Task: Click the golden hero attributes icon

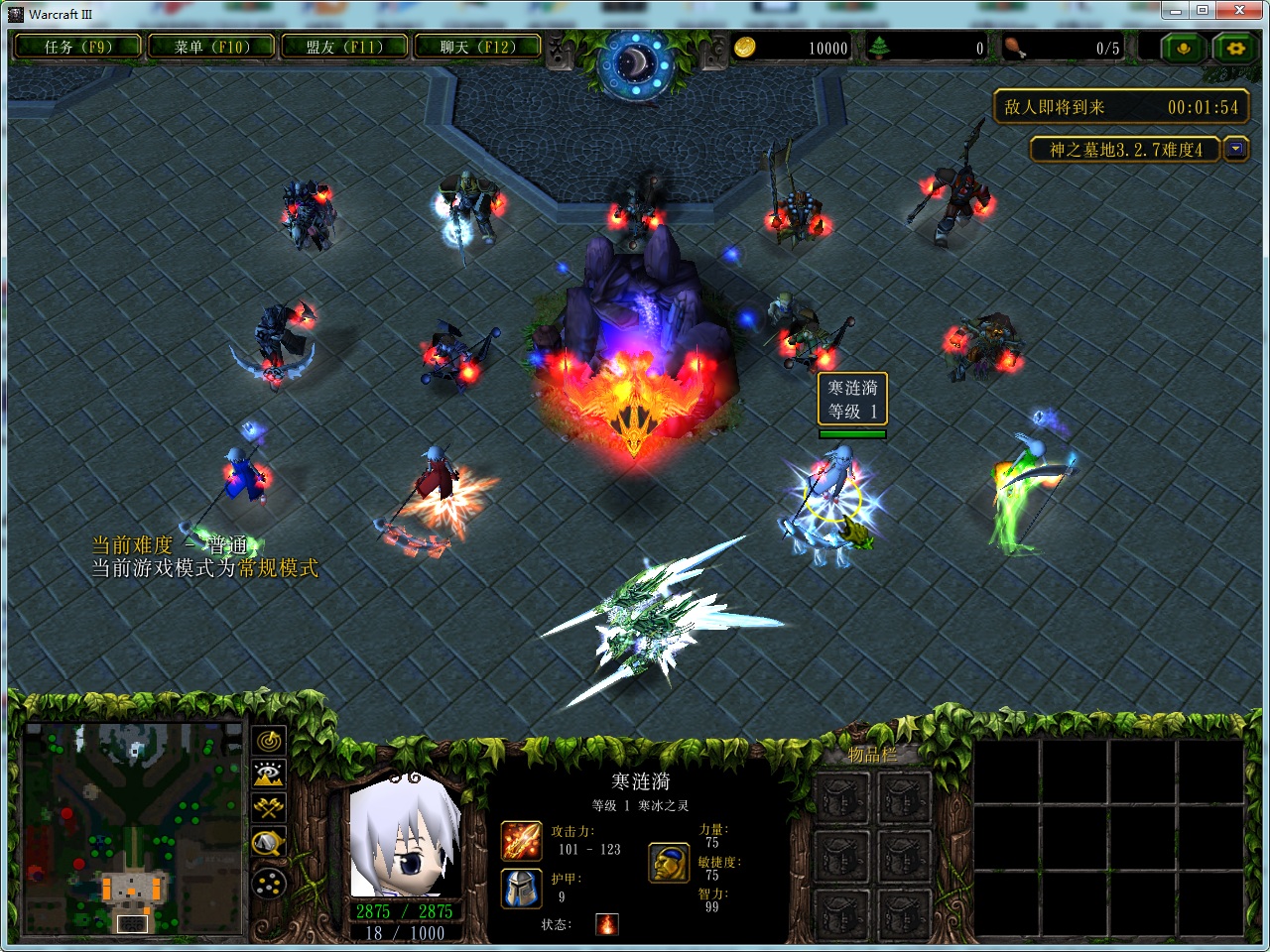Action: tap(670, 863)
